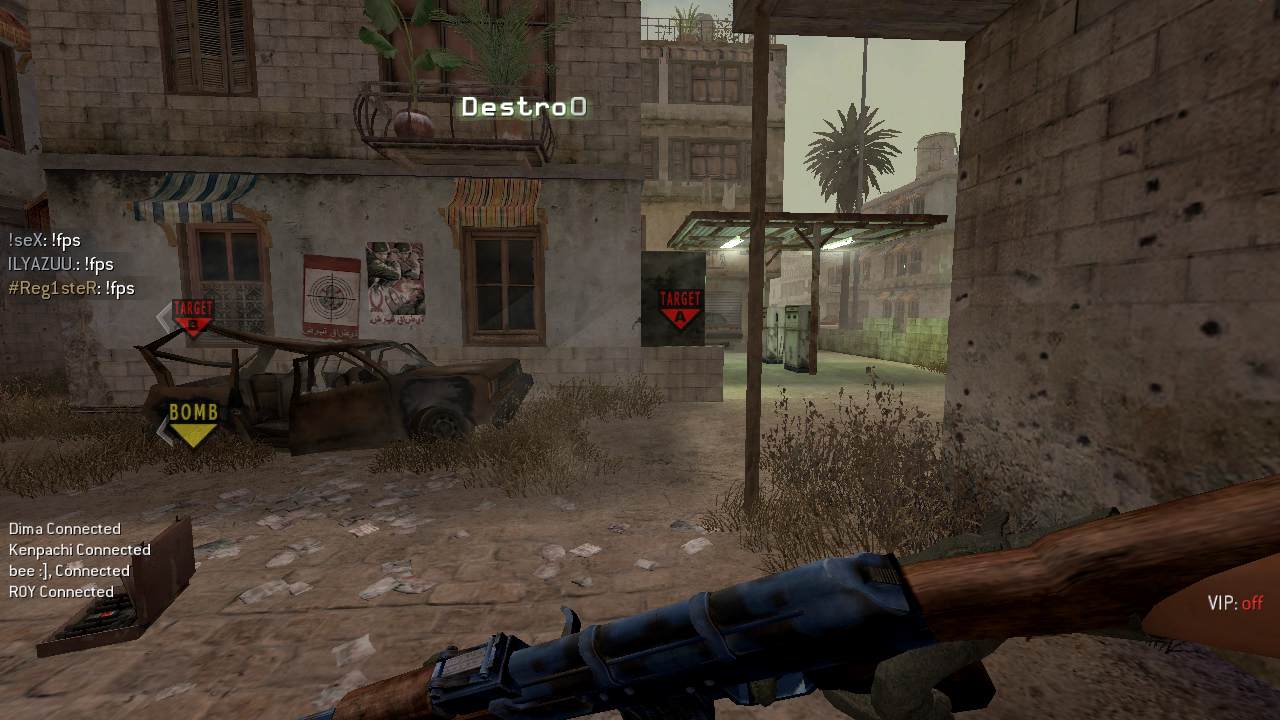Select the "Kenpachi Connected" notification
The height and width of the screenshot is (720, 1280).
[80, 550]
